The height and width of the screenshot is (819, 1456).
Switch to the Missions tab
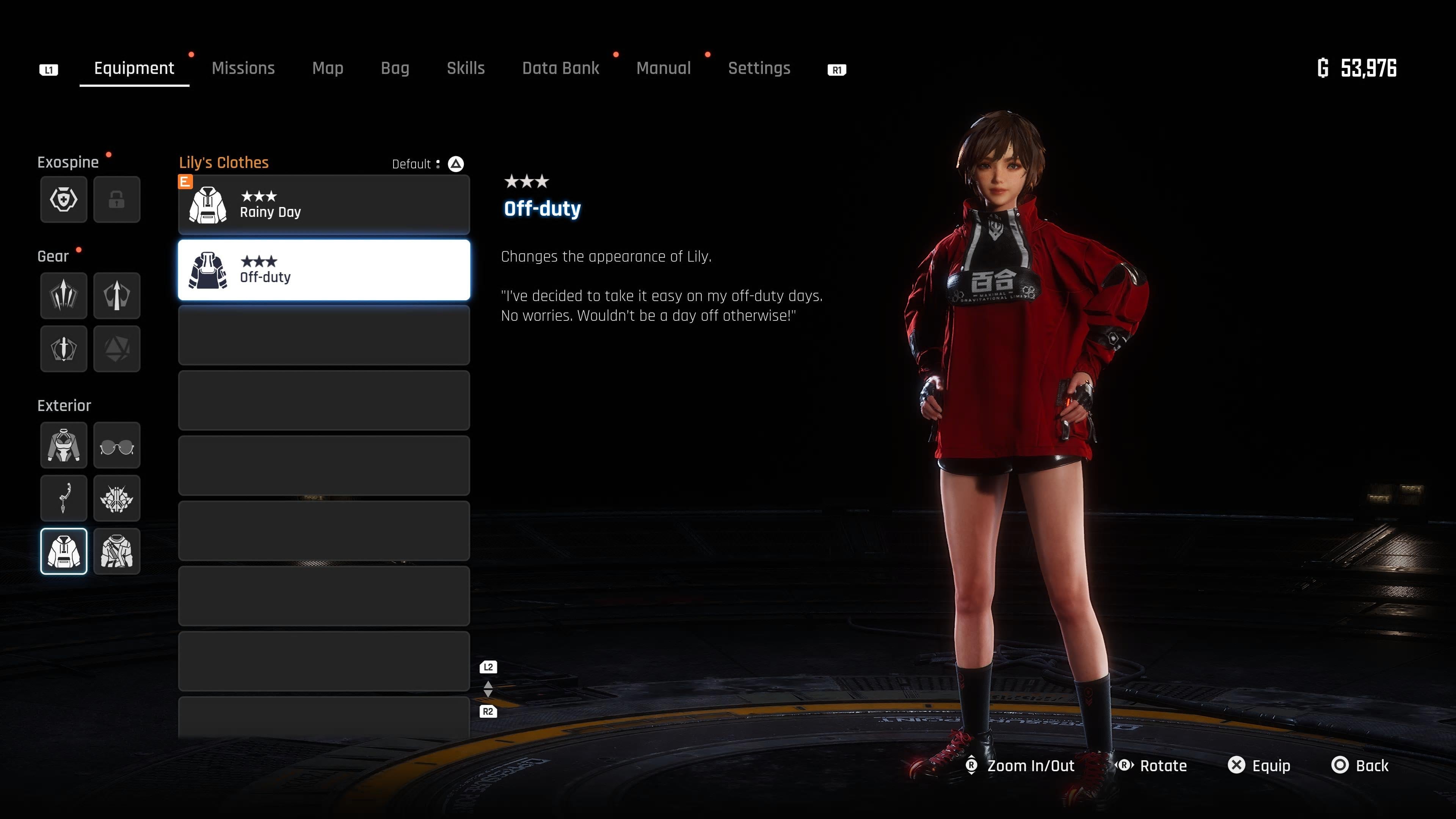pyautogui.click(x=243, y=68)
